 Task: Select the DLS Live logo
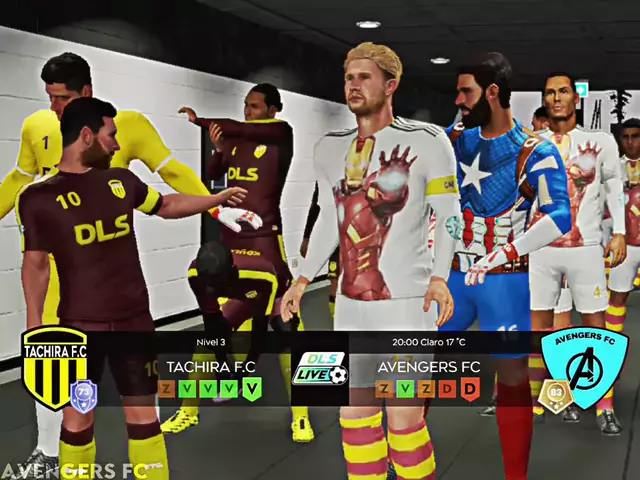coord(320,368)
